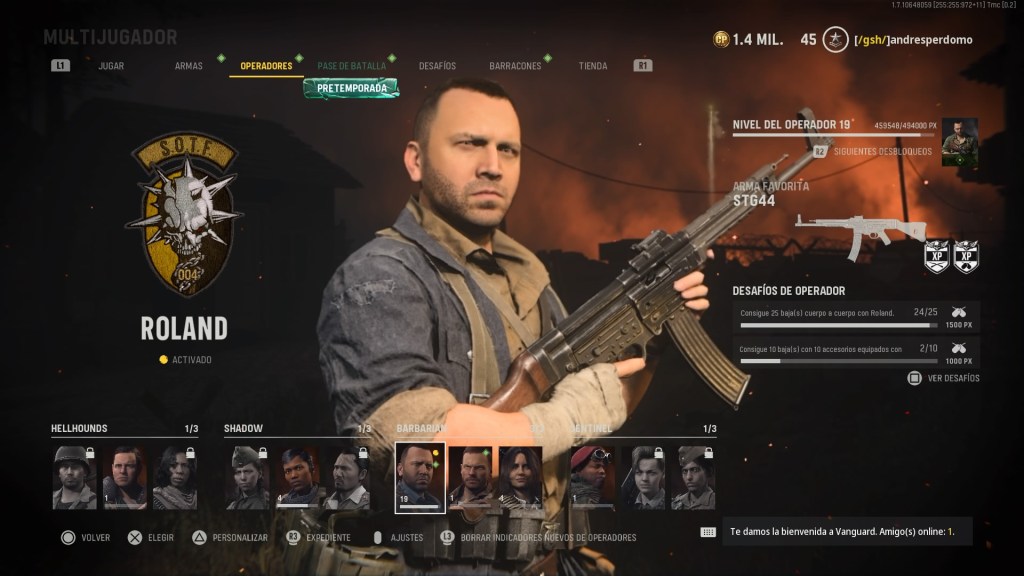Open the Armas tab
This screenshot has height=576, width=1024.
tap(188, 66)
